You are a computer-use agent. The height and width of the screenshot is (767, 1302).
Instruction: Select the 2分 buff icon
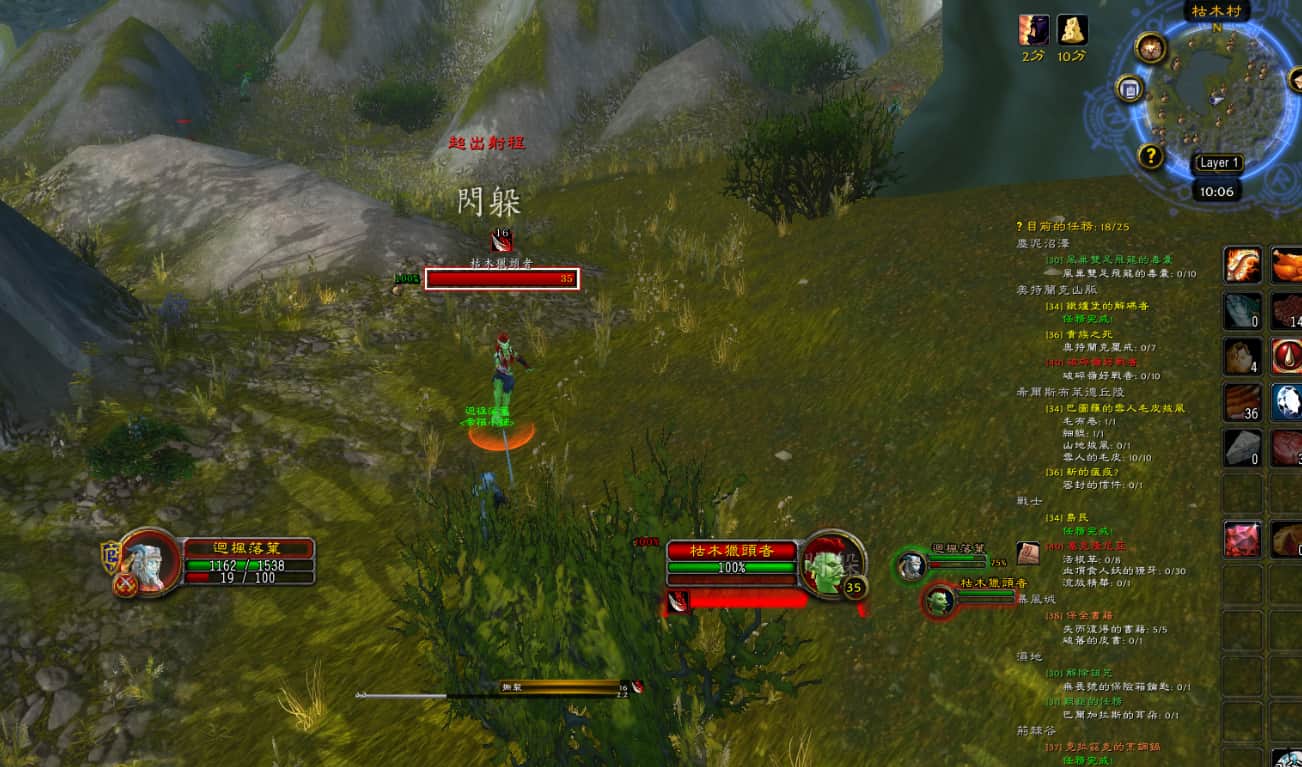[1034, 30]
